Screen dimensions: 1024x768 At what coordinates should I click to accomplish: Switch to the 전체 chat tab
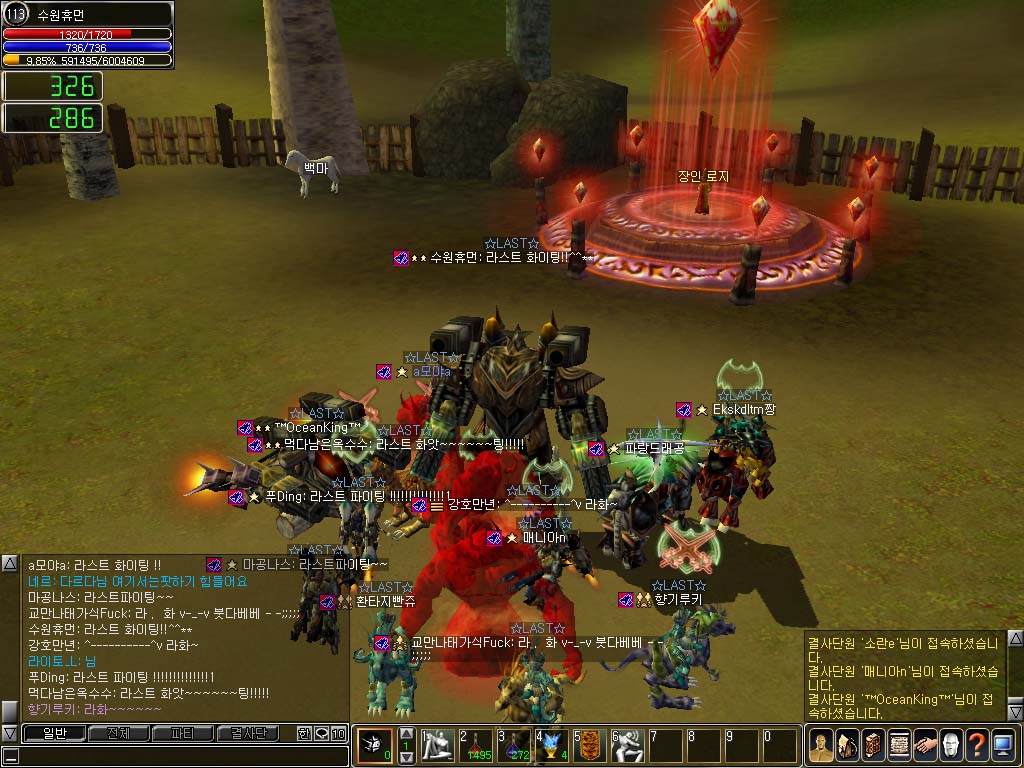coord(119,734)
